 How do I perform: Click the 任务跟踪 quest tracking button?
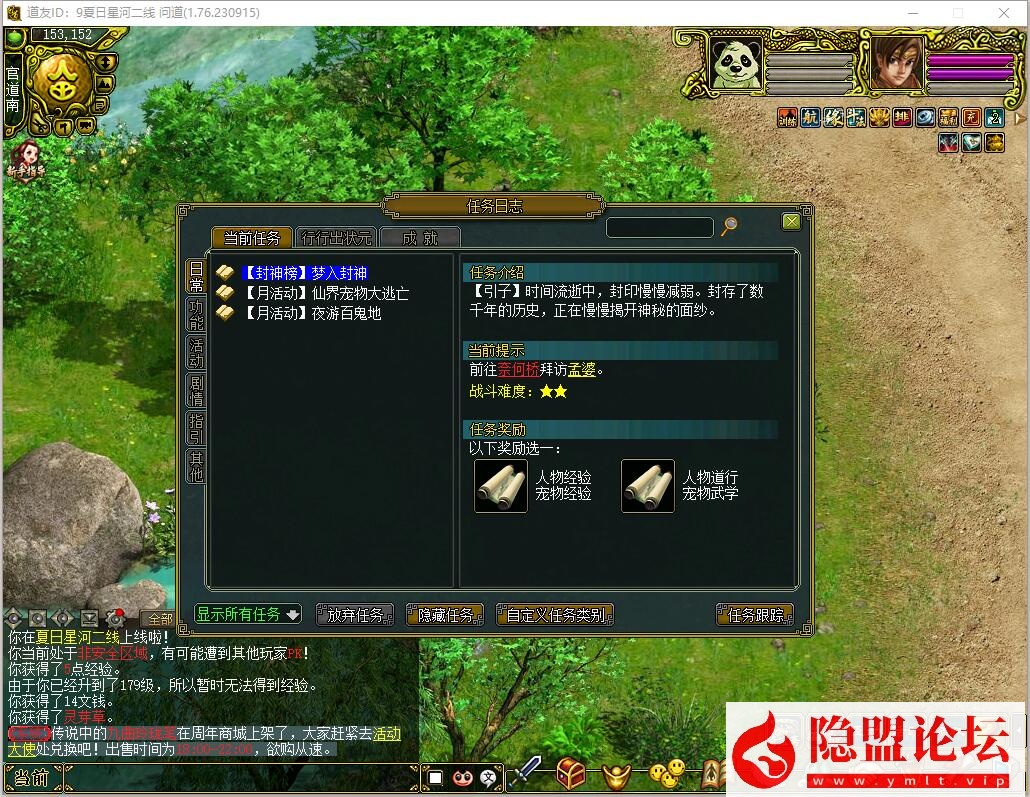click(x=755, y=615)
